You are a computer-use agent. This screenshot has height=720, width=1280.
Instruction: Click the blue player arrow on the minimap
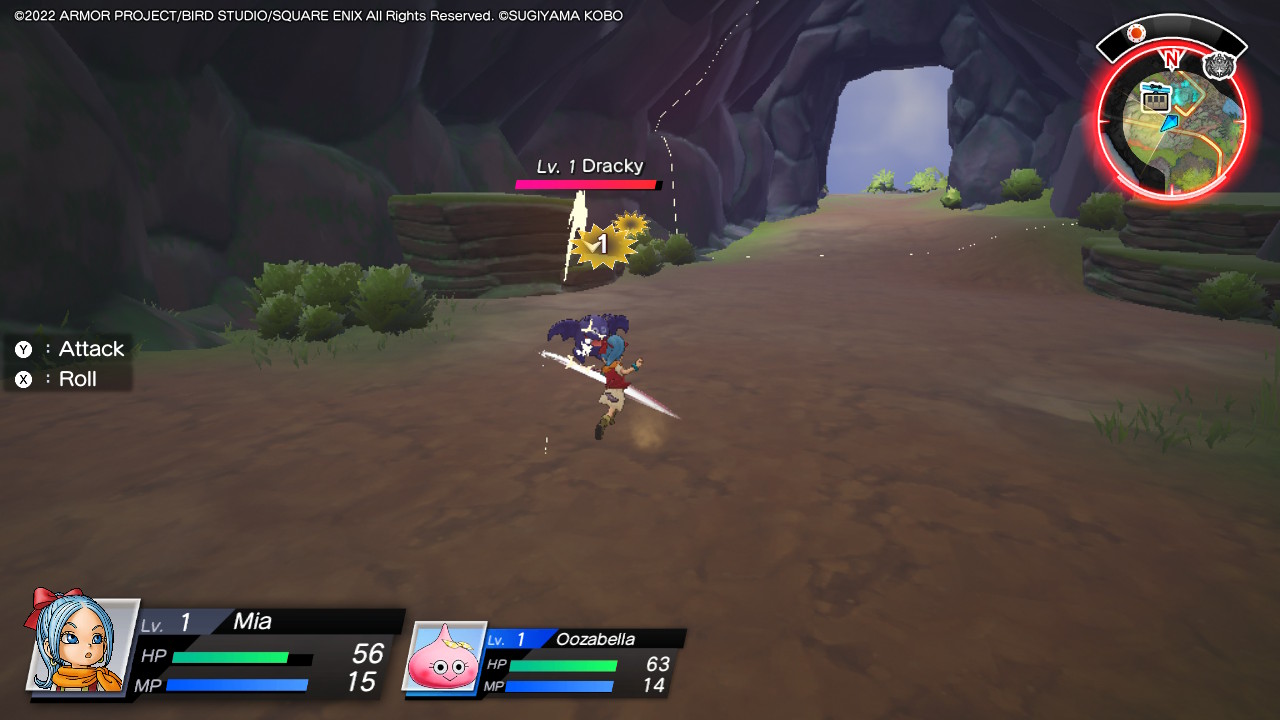1169,123
